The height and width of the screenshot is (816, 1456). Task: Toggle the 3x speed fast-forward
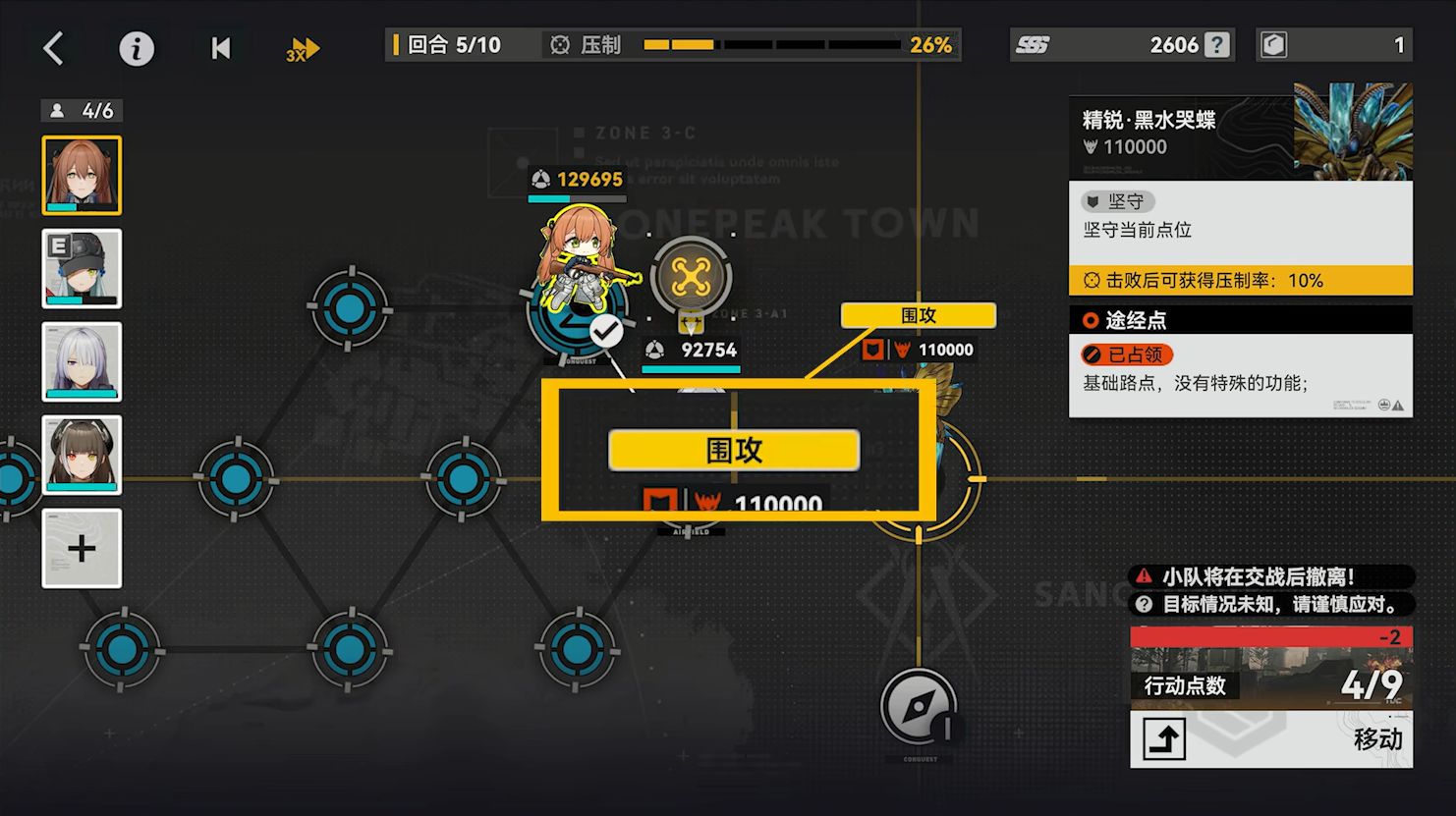click(x=303, y=49)
